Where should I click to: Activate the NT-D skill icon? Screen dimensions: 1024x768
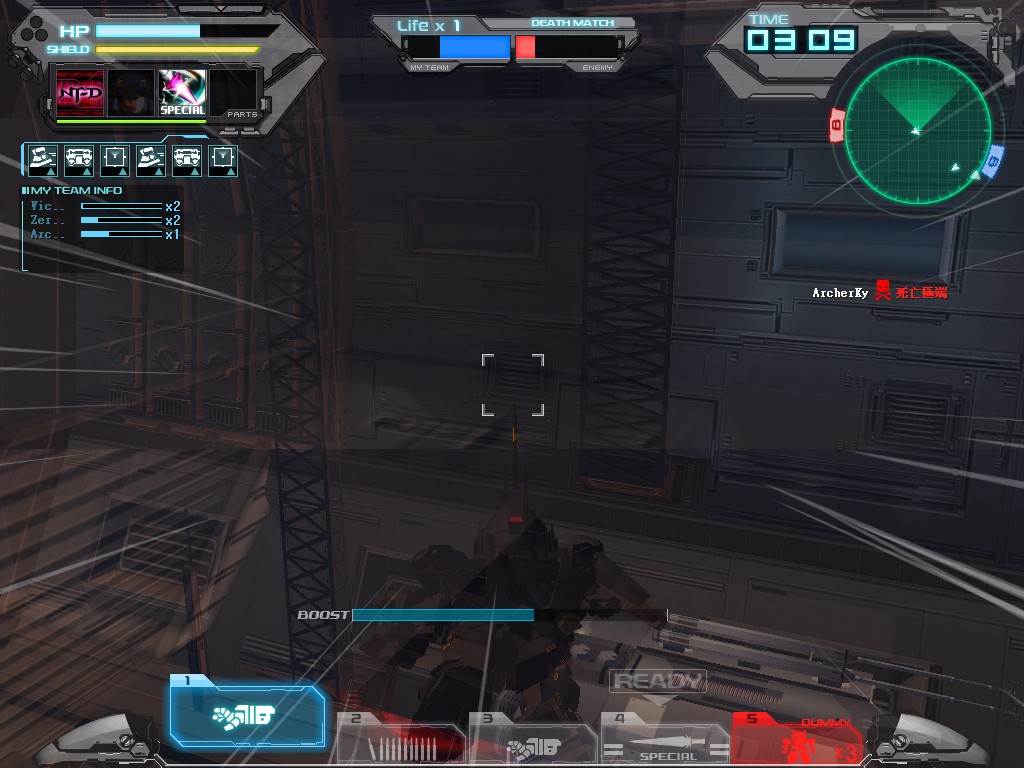[80, 93]
